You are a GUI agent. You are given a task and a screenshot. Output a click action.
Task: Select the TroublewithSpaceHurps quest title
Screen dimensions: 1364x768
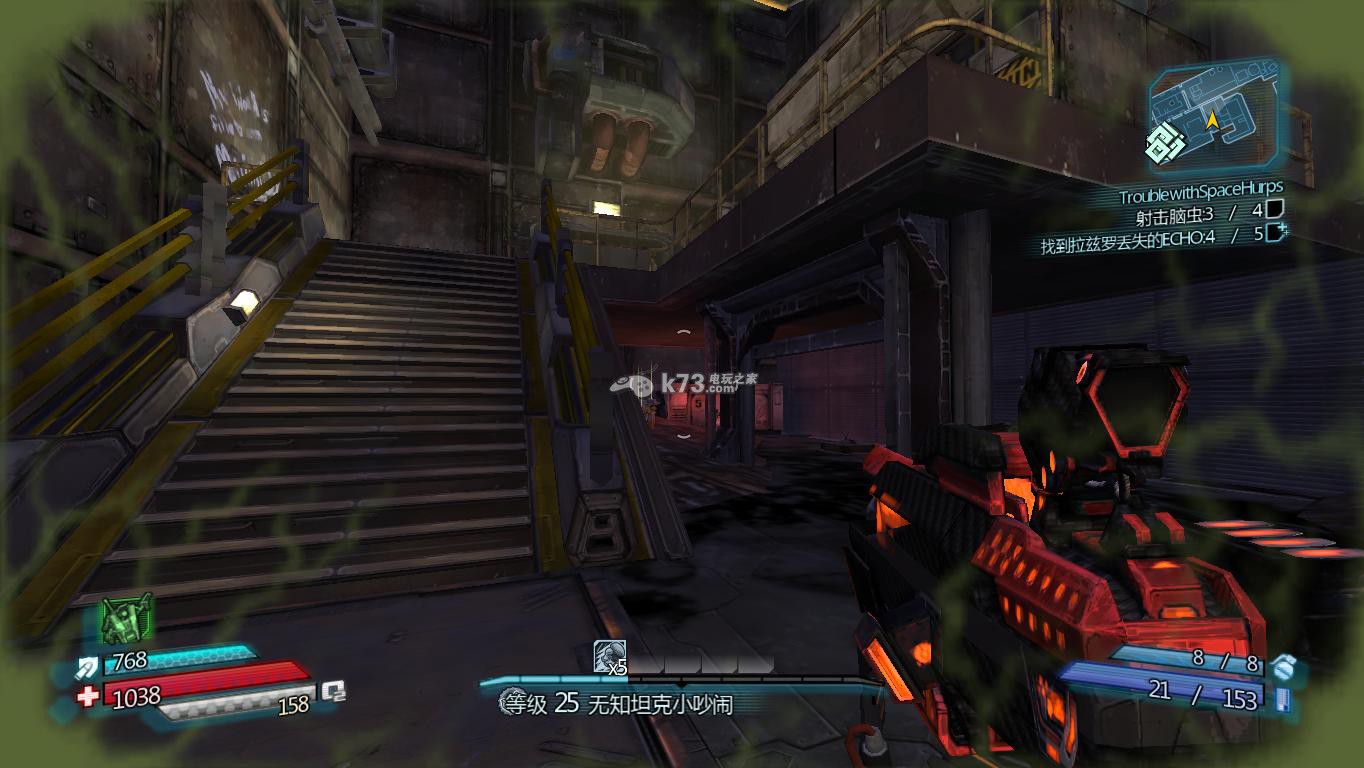point(1200,187)
